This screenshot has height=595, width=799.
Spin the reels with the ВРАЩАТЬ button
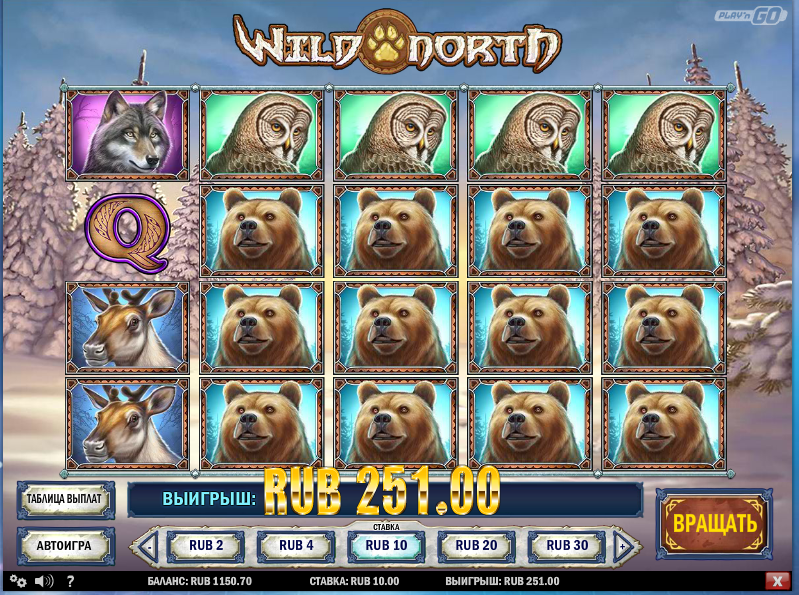[713, 523]
